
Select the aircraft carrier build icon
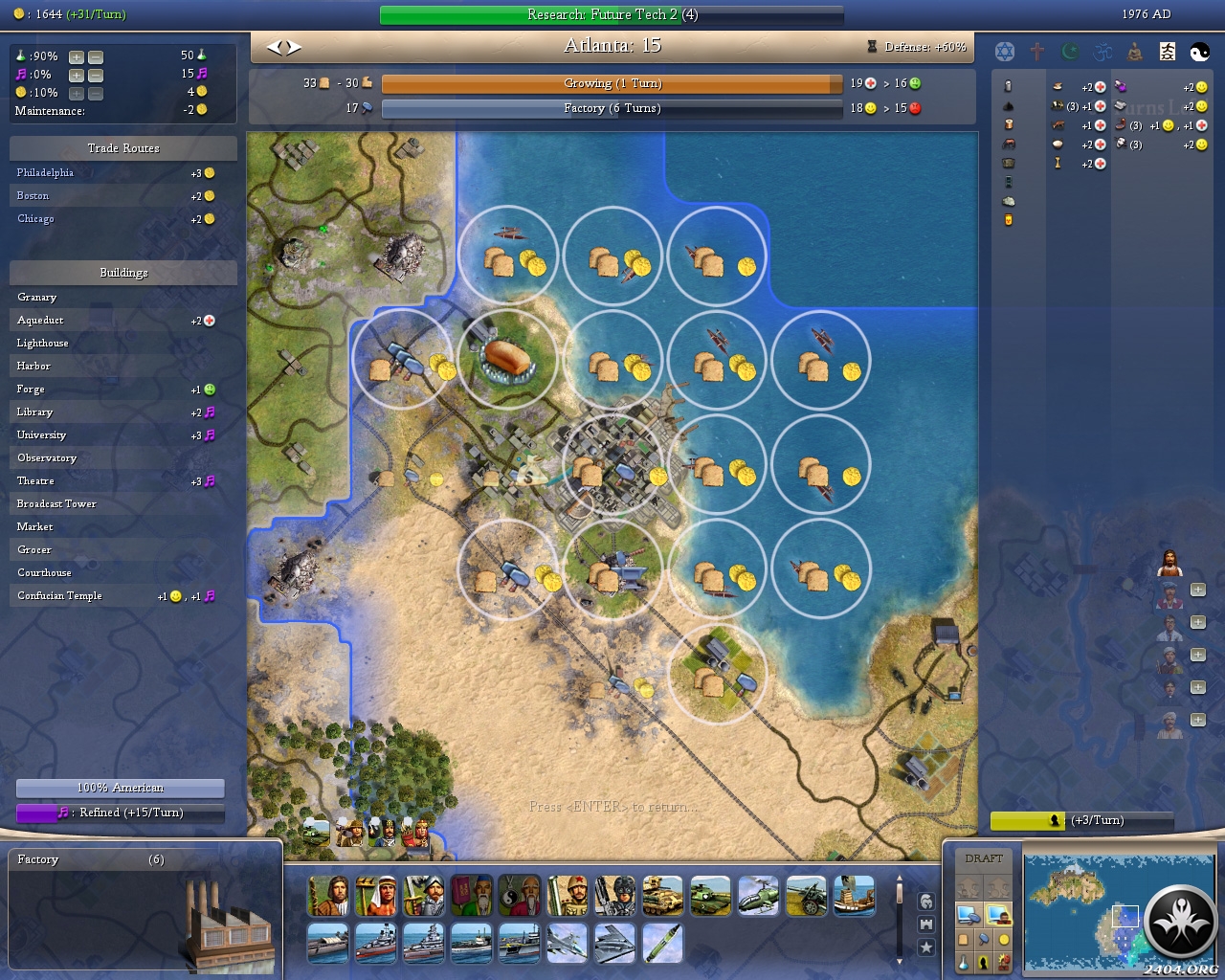[519, 944]
